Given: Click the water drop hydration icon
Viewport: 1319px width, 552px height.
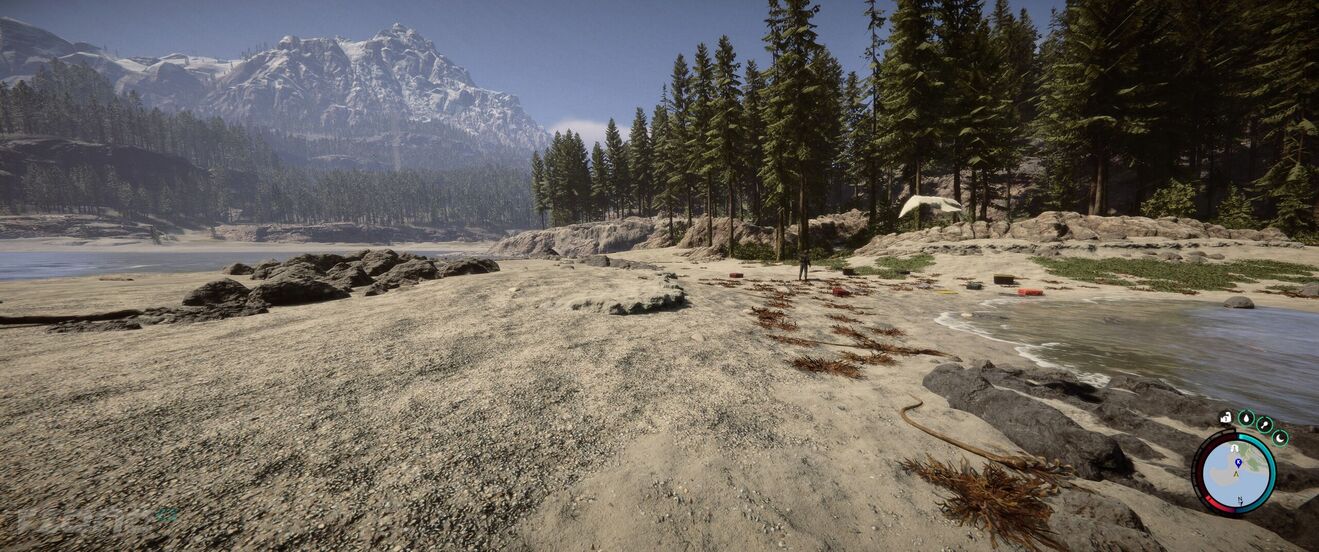Looking at the screenshot, I should [1246, 418].
